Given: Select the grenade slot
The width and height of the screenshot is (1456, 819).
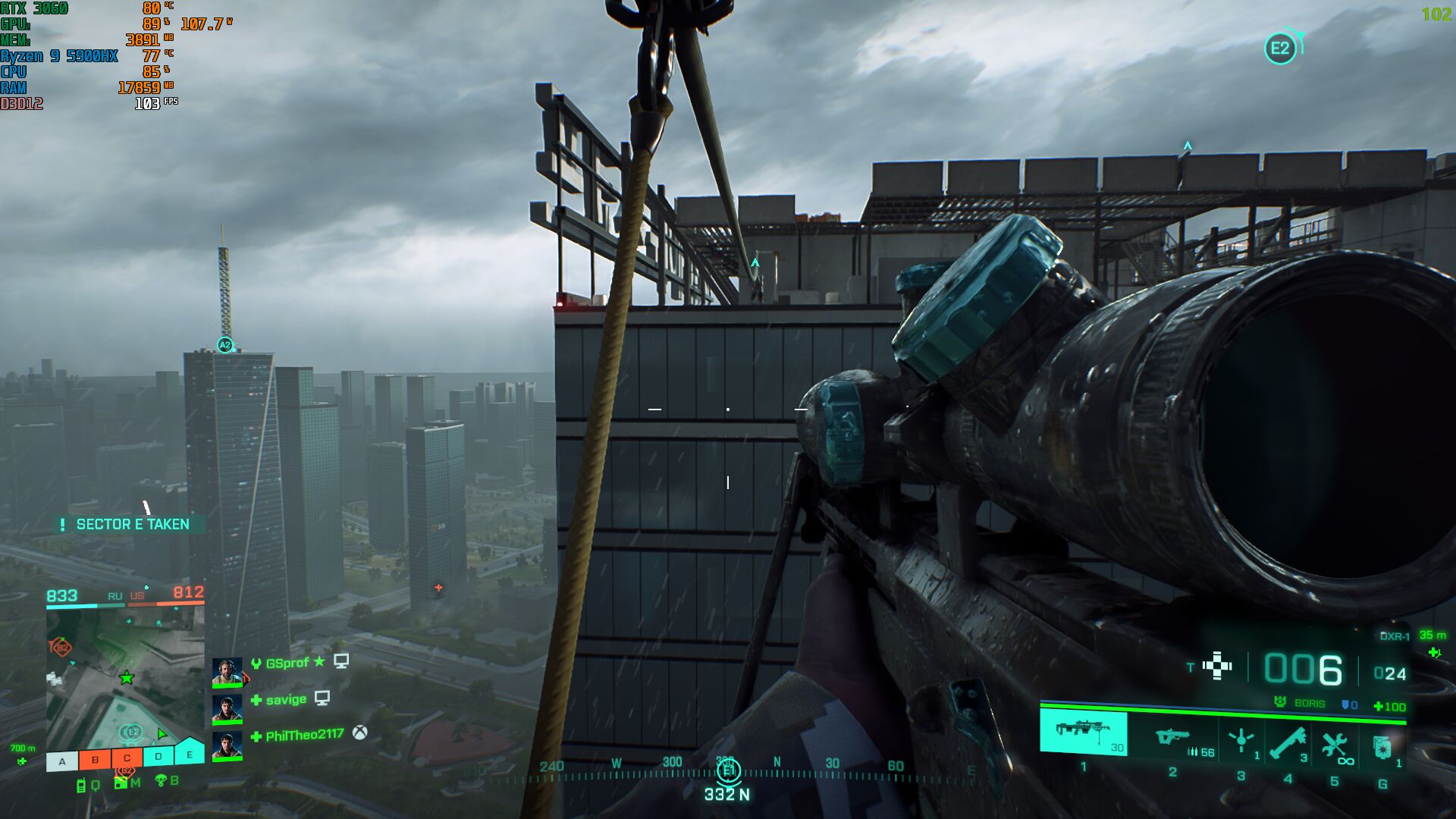Looking at the screenshot, I should pos(1383,747).
